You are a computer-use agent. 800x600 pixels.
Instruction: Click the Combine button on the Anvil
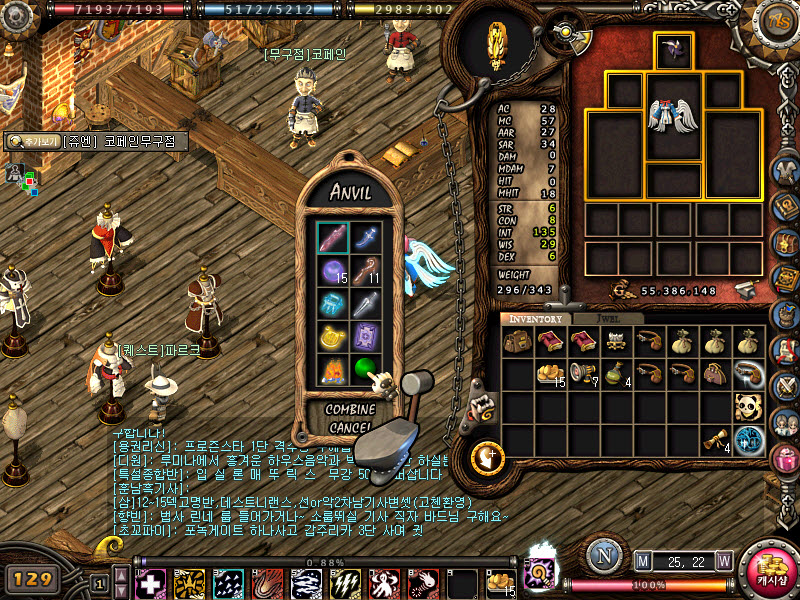pos(350,410)
